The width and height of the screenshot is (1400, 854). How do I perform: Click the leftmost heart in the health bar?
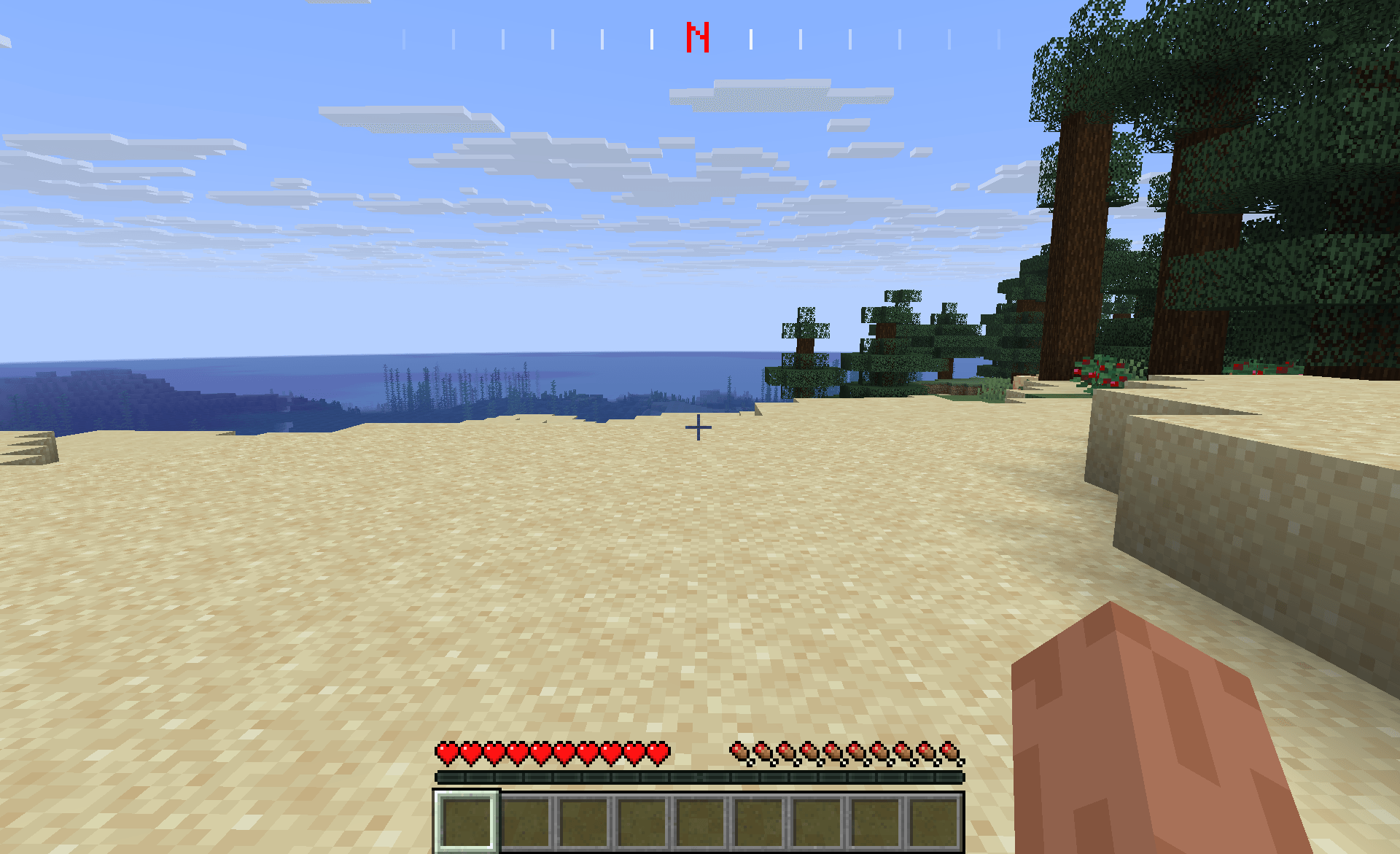tap(445, 751)
